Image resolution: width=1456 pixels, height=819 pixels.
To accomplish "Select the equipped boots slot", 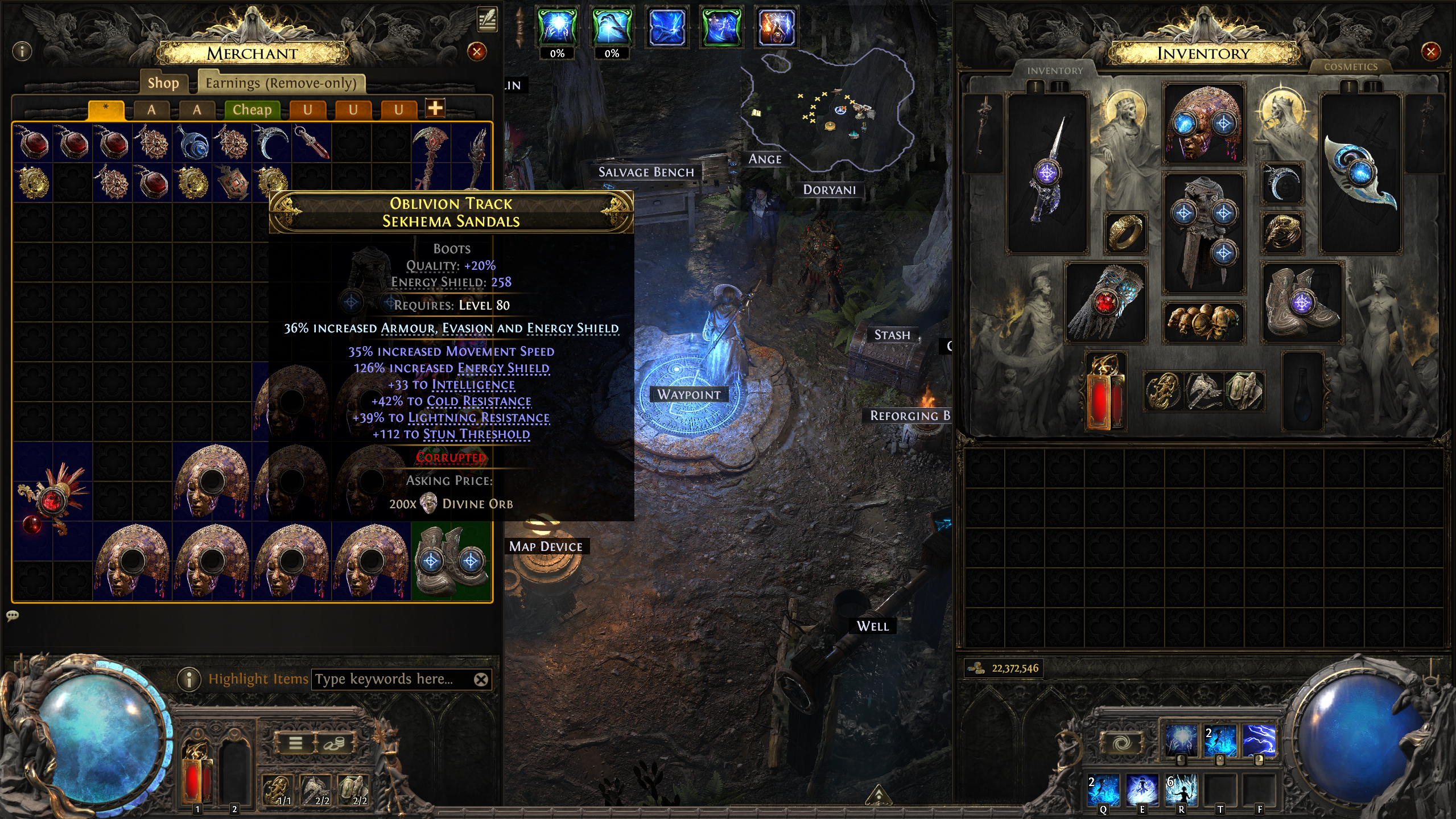I will [x=1302, y=303].
